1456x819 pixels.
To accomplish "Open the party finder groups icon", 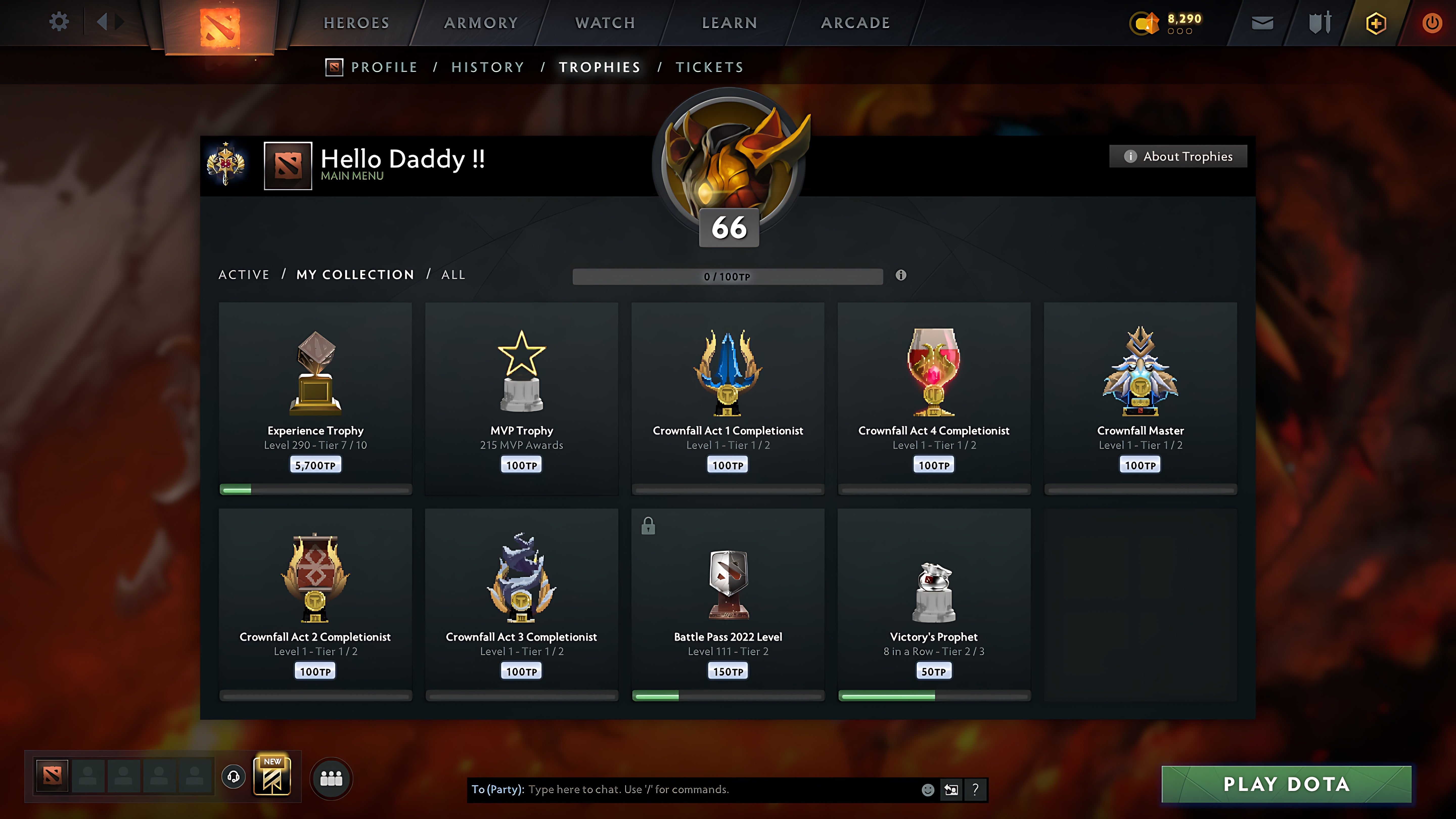I will click(331, 778).
